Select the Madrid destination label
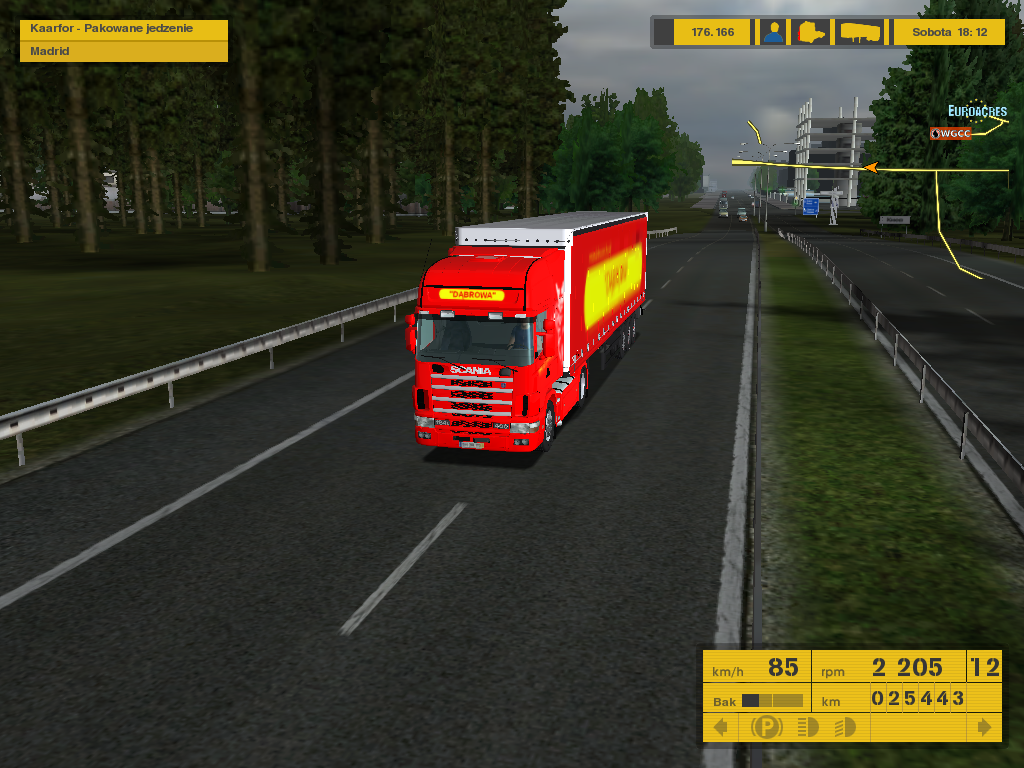 point(124,51)
